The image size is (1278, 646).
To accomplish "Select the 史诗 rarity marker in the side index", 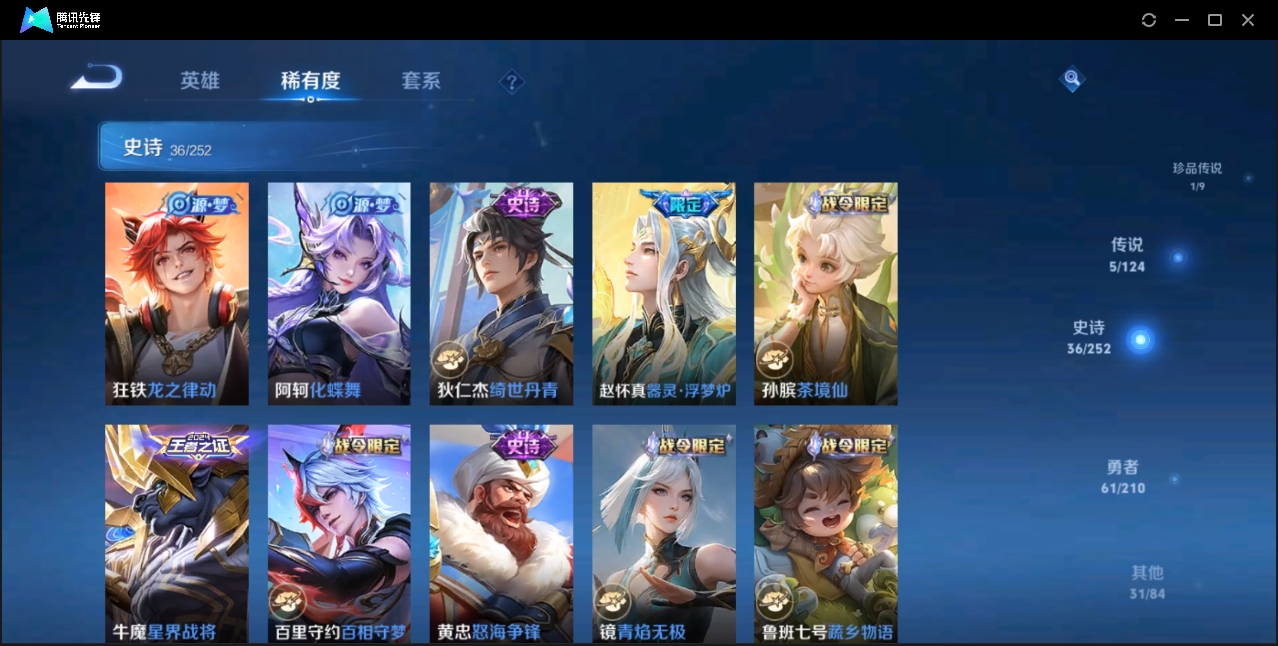I will pyautogui.click(x=1138, y=339).
